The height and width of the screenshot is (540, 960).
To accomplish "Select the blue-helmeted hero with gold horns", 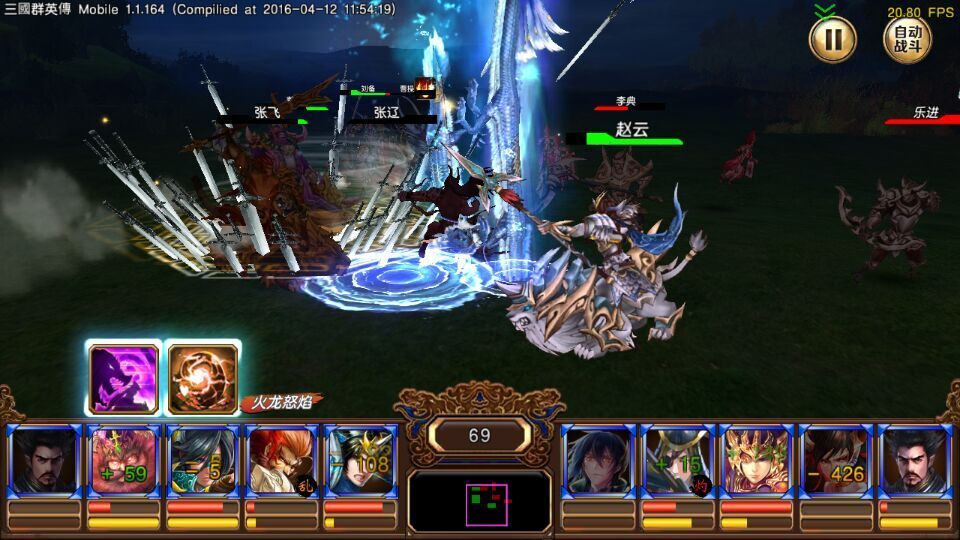I will click(x=360, y=460).
